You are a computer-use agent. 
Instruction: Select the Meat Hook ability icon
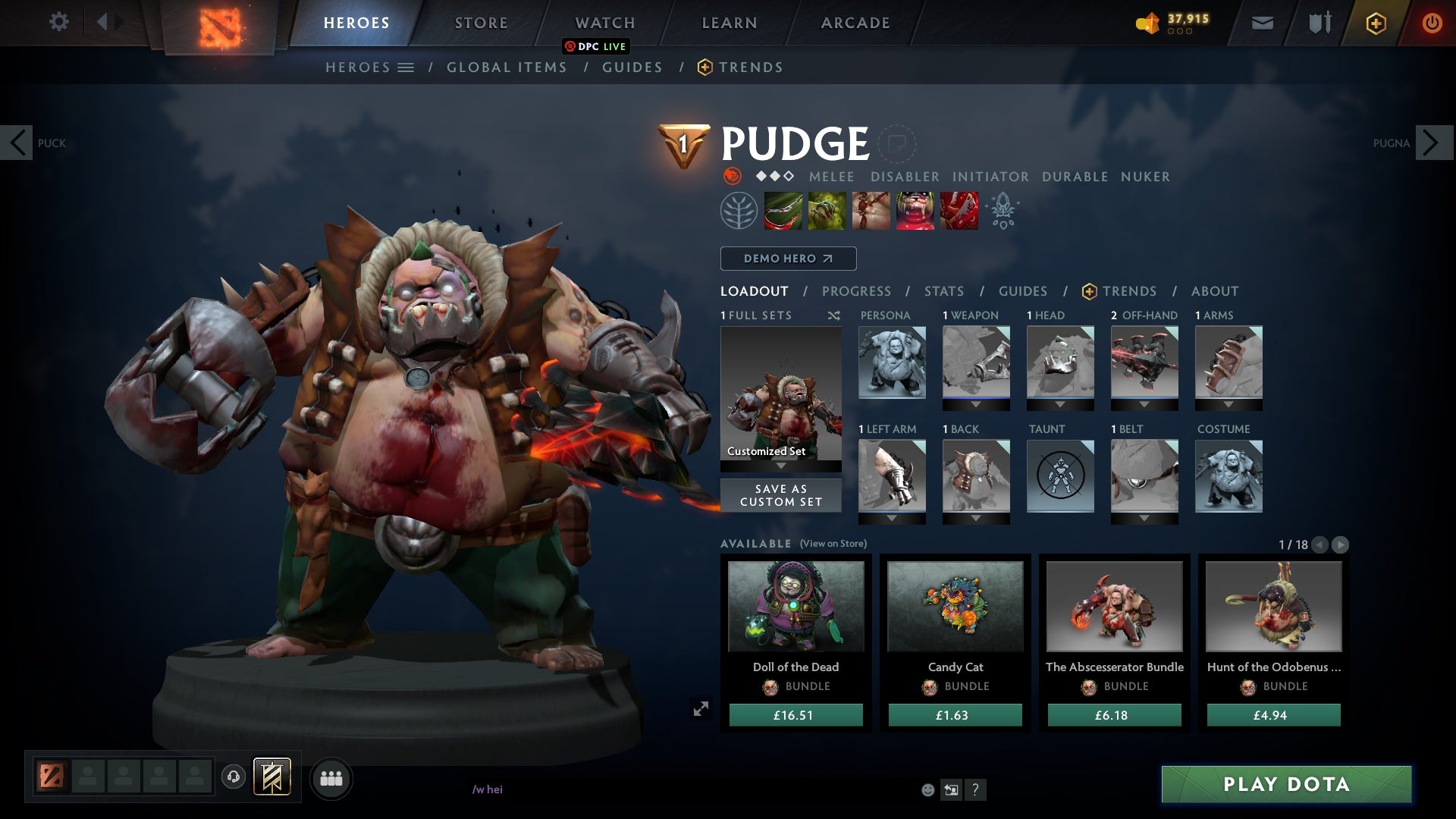point(783,211)
